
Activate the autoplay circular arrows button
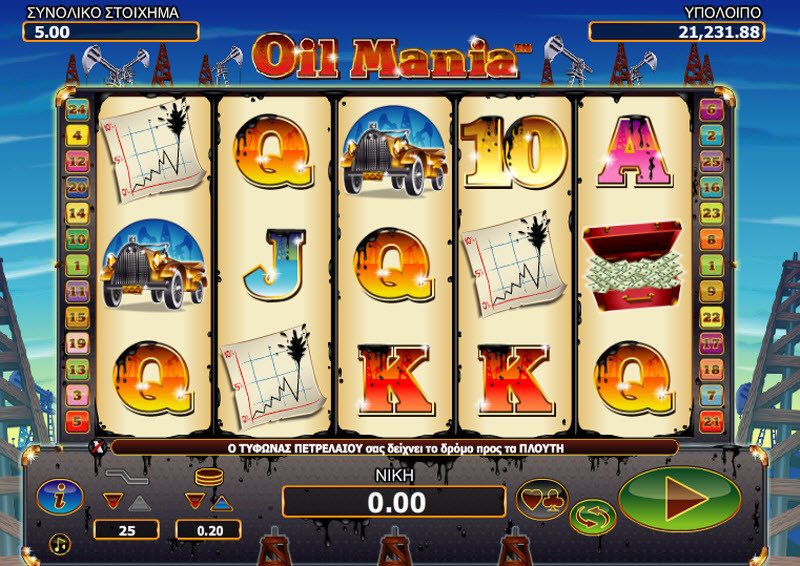(592, 516)
